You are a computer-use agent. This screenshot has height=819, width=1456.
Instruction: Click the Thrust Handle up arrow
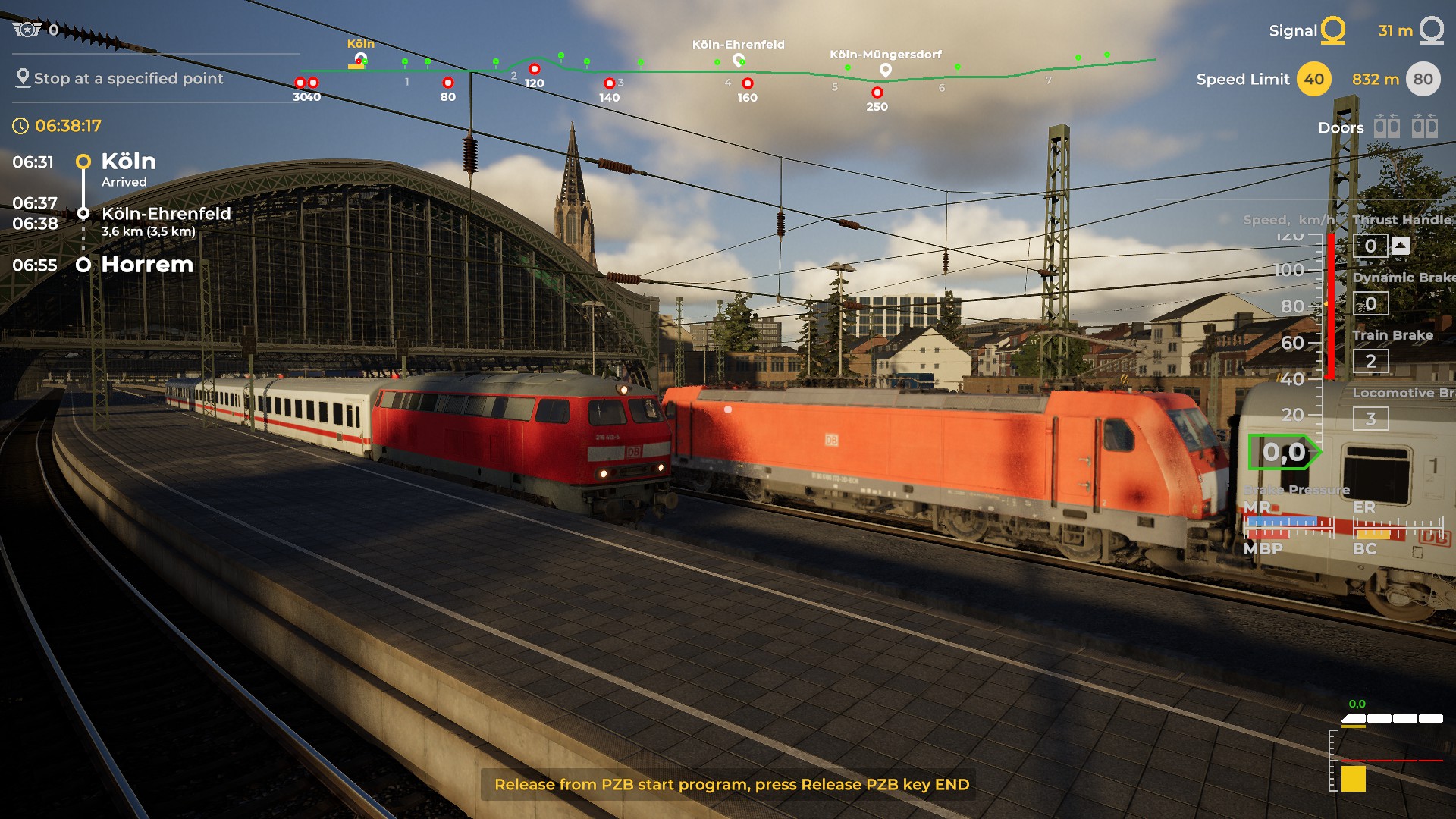(x=1401, y=245)
